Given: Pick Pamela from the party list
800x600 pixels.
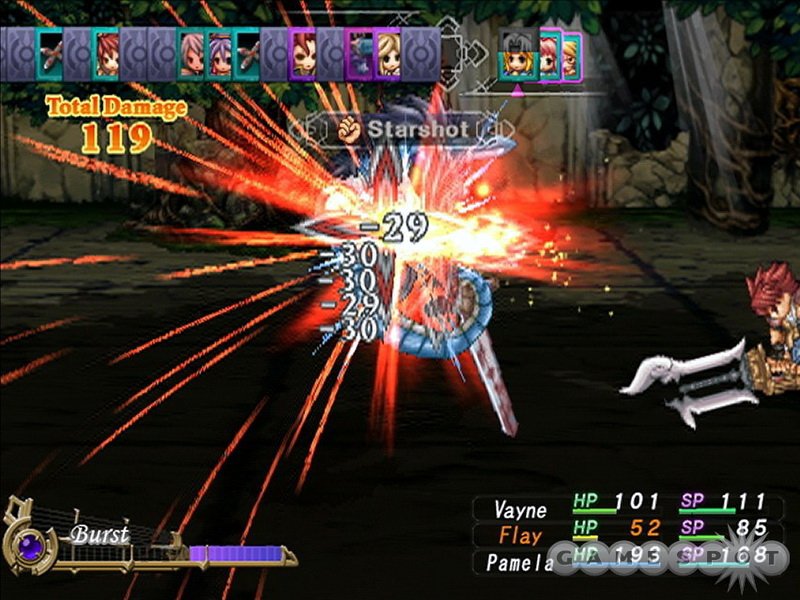Looking at the screenshot, I should point(520,562).
